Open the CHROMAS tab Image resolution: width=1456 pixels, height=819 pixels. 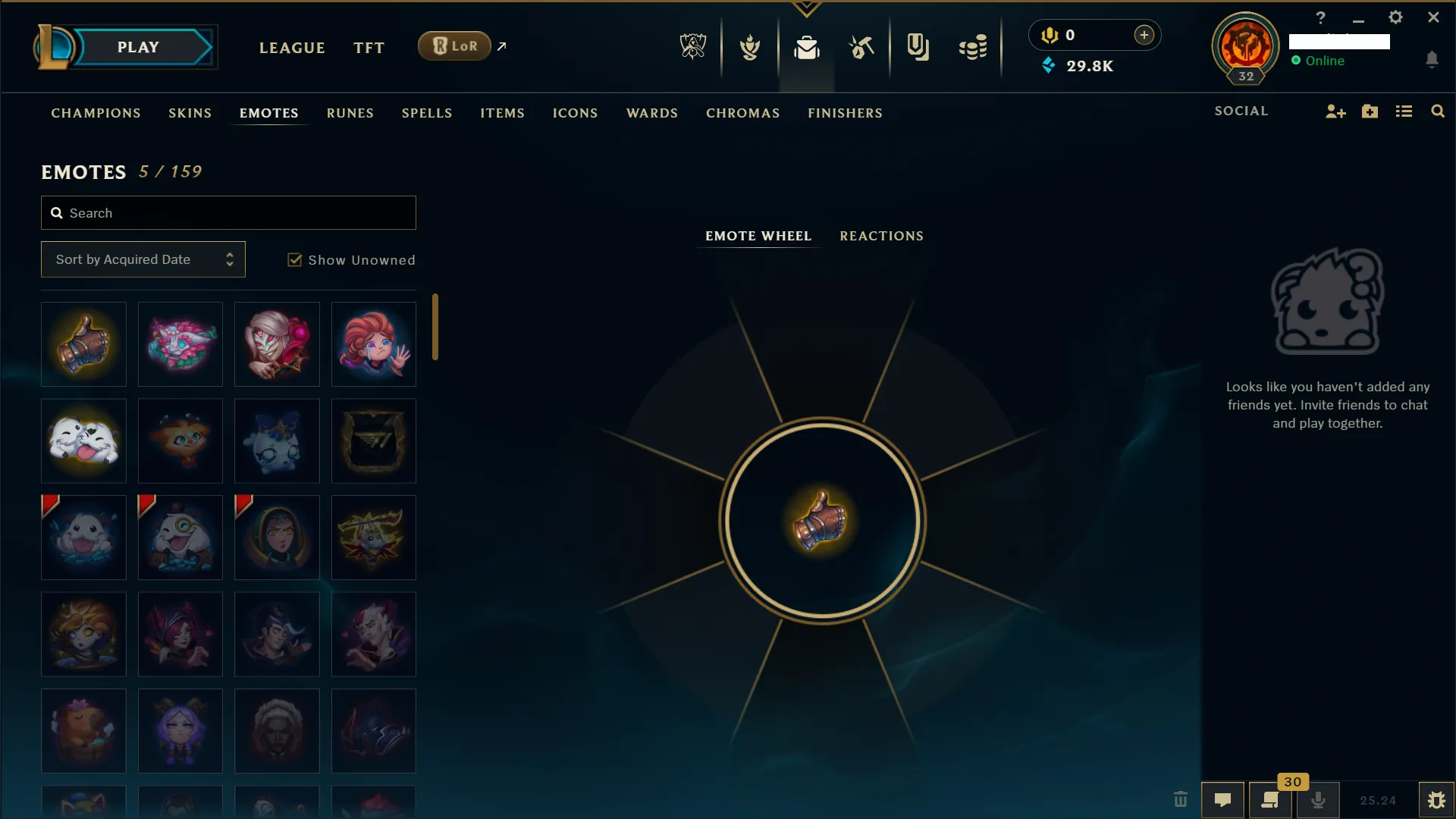click(x=742, y=113)
